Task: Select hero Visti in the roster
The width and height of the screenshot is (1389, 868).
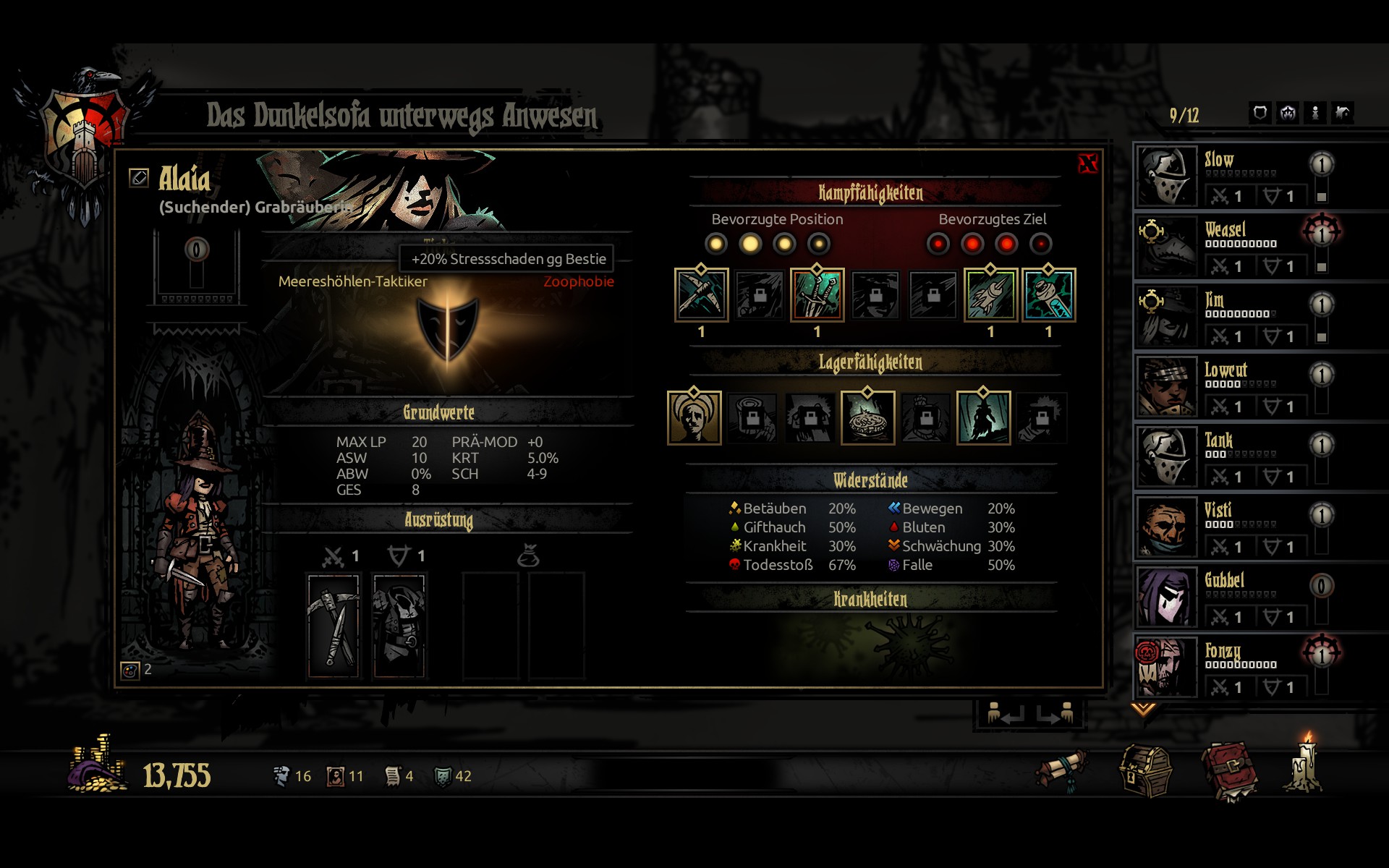Action: [1230, 527]
